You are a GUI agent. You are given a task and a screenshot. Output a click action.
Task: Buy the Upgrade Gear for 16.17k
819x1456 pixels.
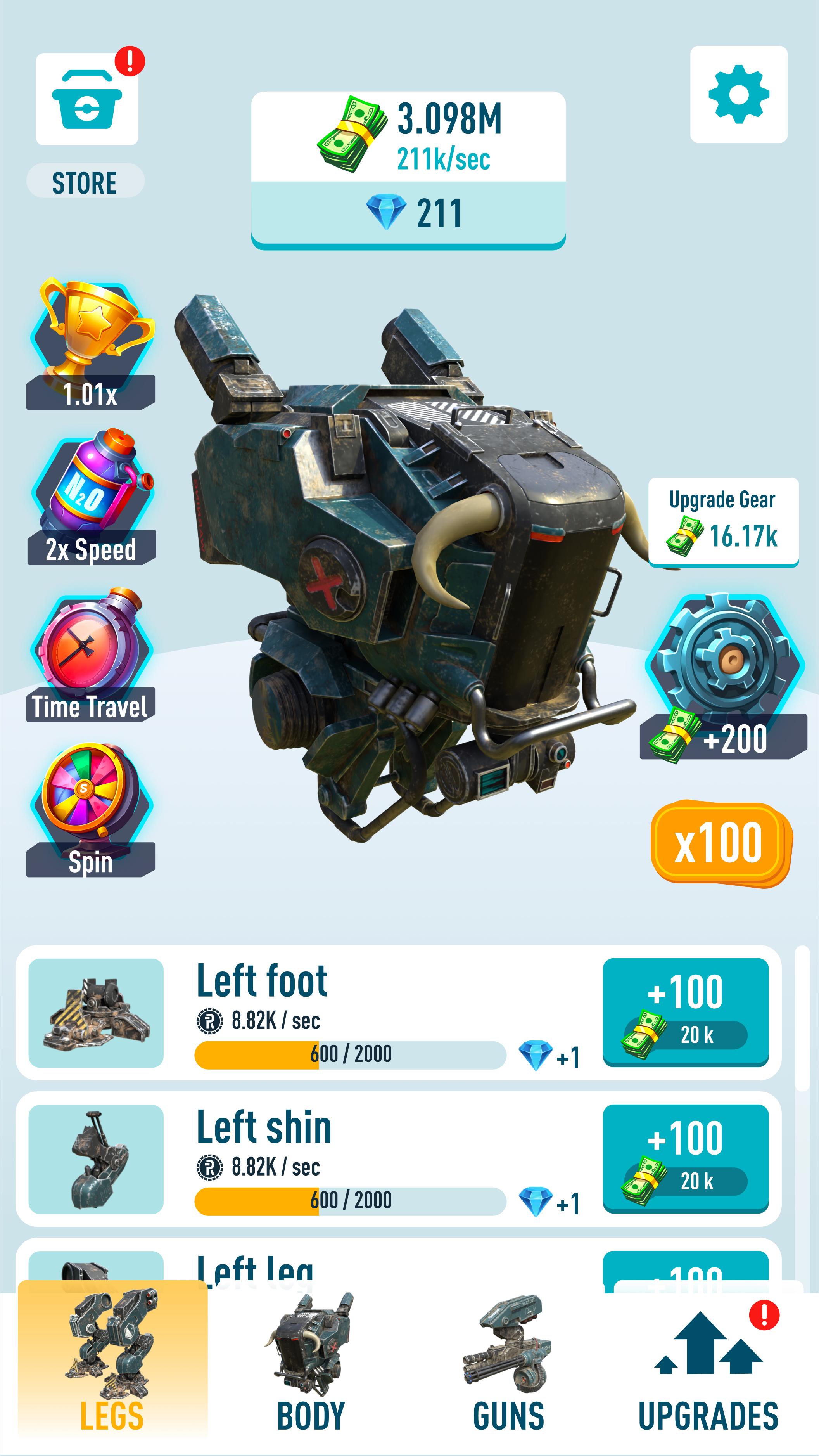pos(723,521)
